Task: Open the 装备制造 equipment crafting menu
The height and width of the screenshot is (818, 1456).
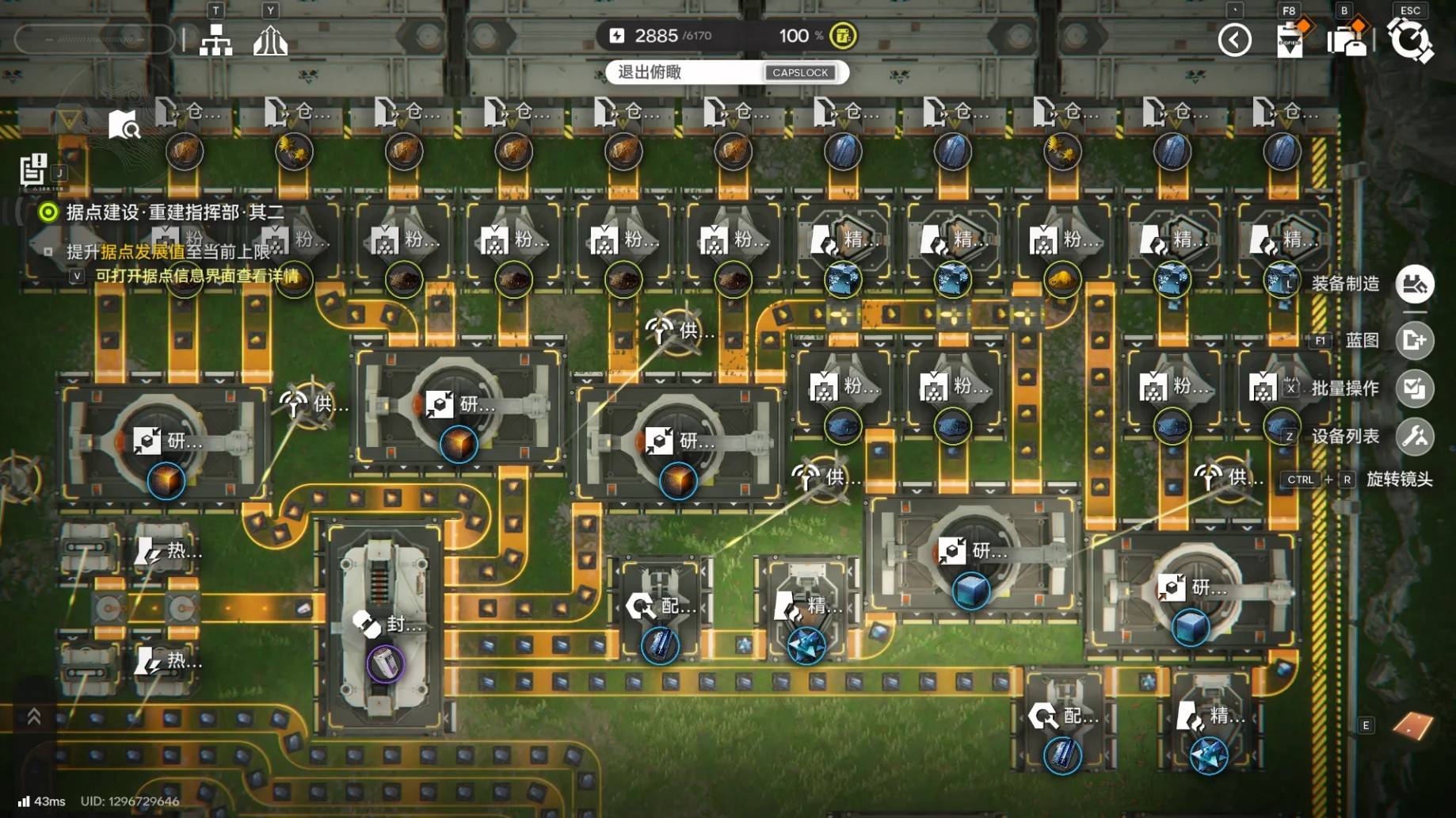Action: tap(1414, 284)
